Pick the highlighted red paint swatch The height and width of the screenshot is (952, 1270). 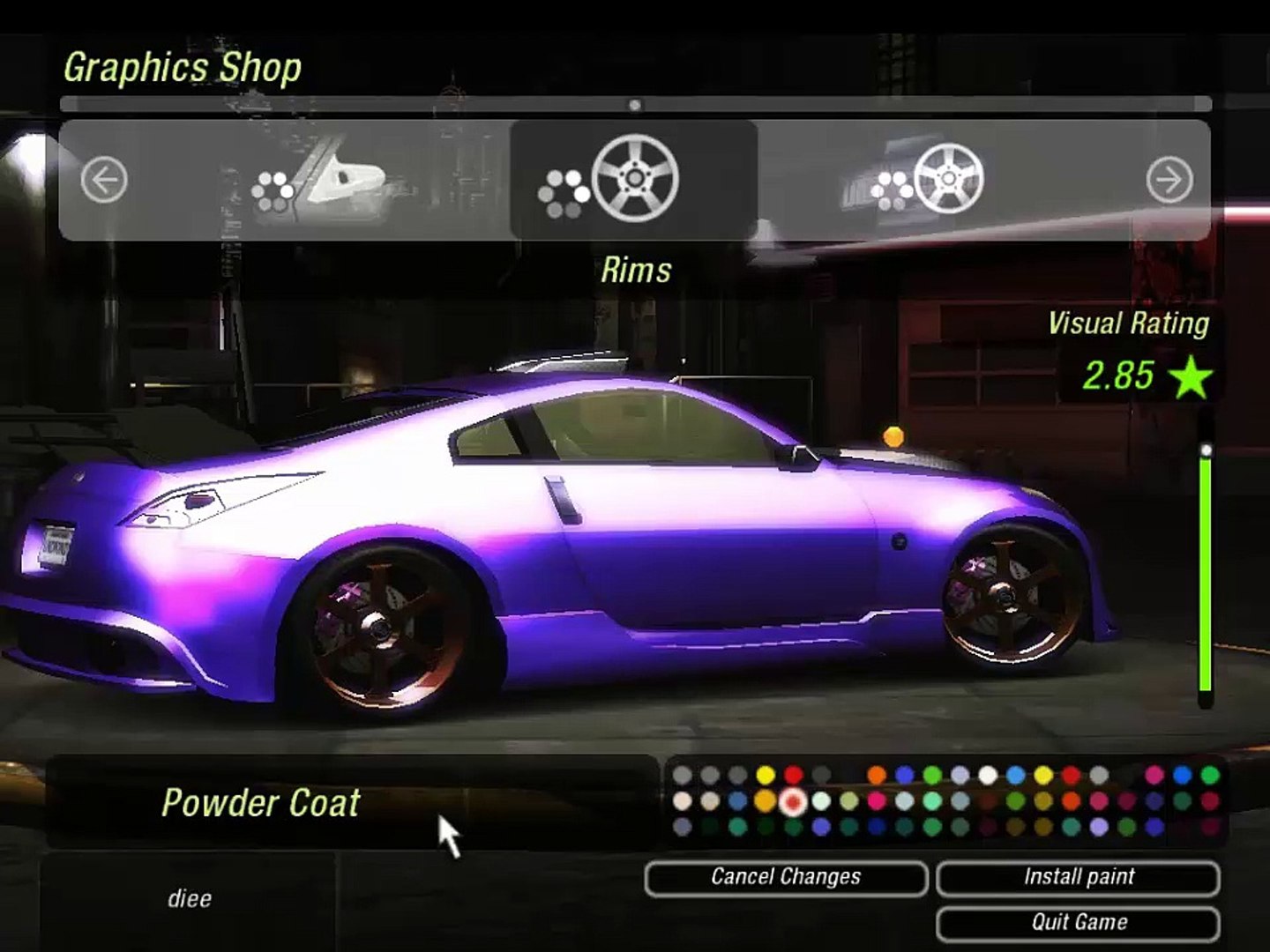pos(793,801)
